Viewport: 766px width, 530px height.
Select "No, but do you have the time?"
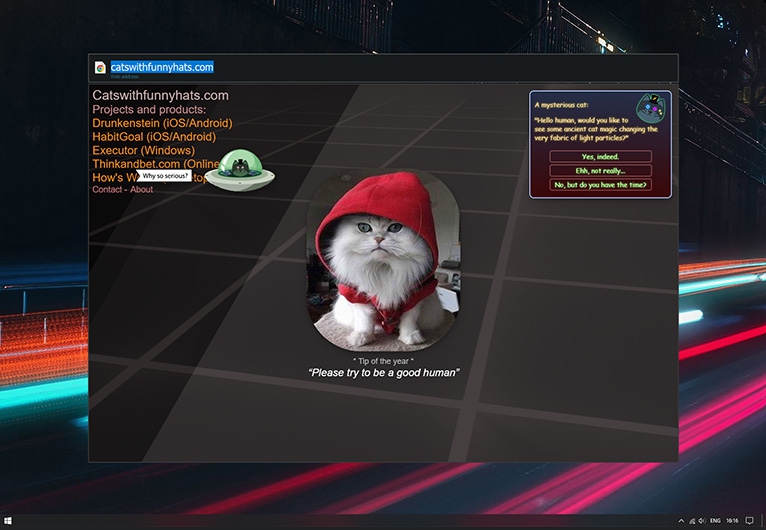tap(600, 185)
